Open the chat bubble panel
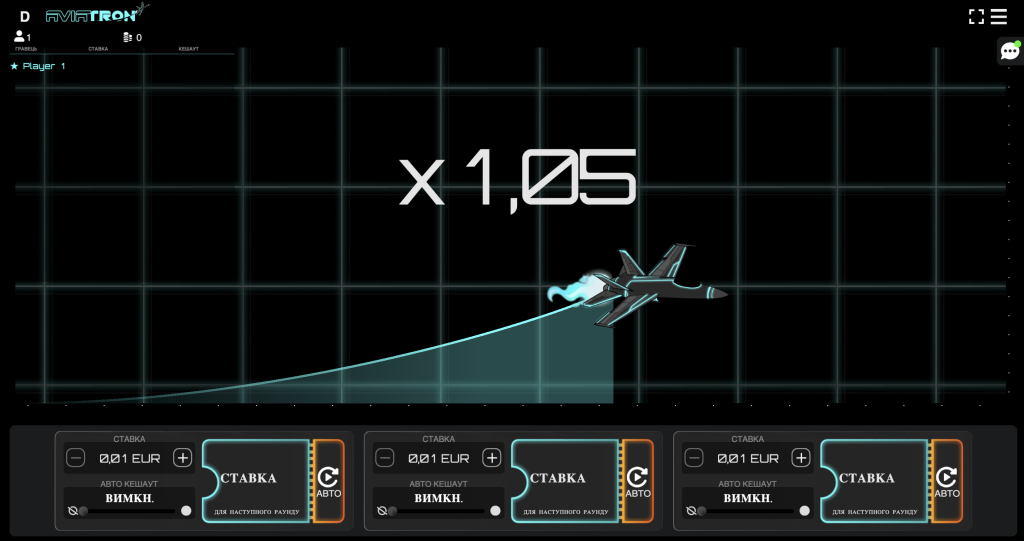Screen dimensions: 1024x541 point(1009,51)
